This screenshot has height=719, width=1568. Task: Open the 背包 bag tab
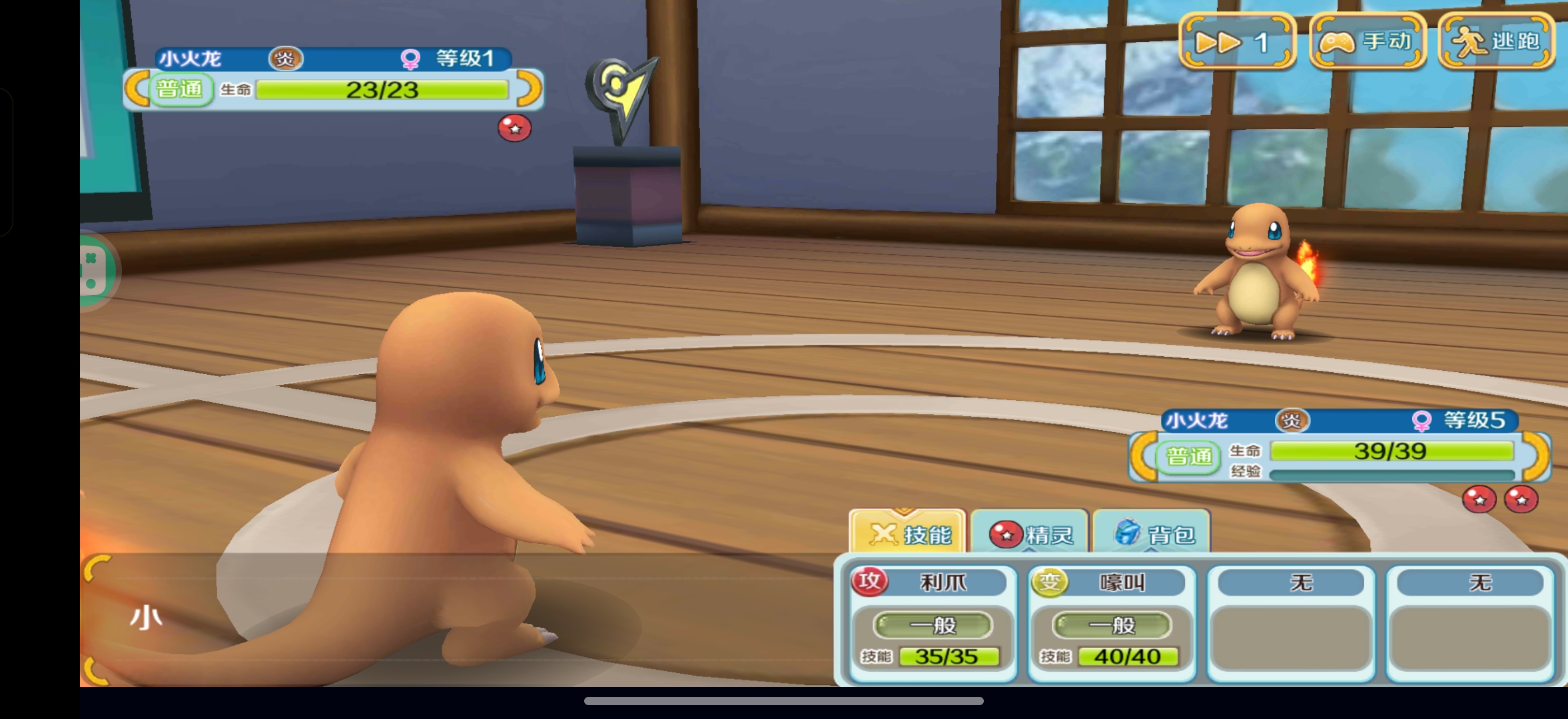coord(1152,533)
